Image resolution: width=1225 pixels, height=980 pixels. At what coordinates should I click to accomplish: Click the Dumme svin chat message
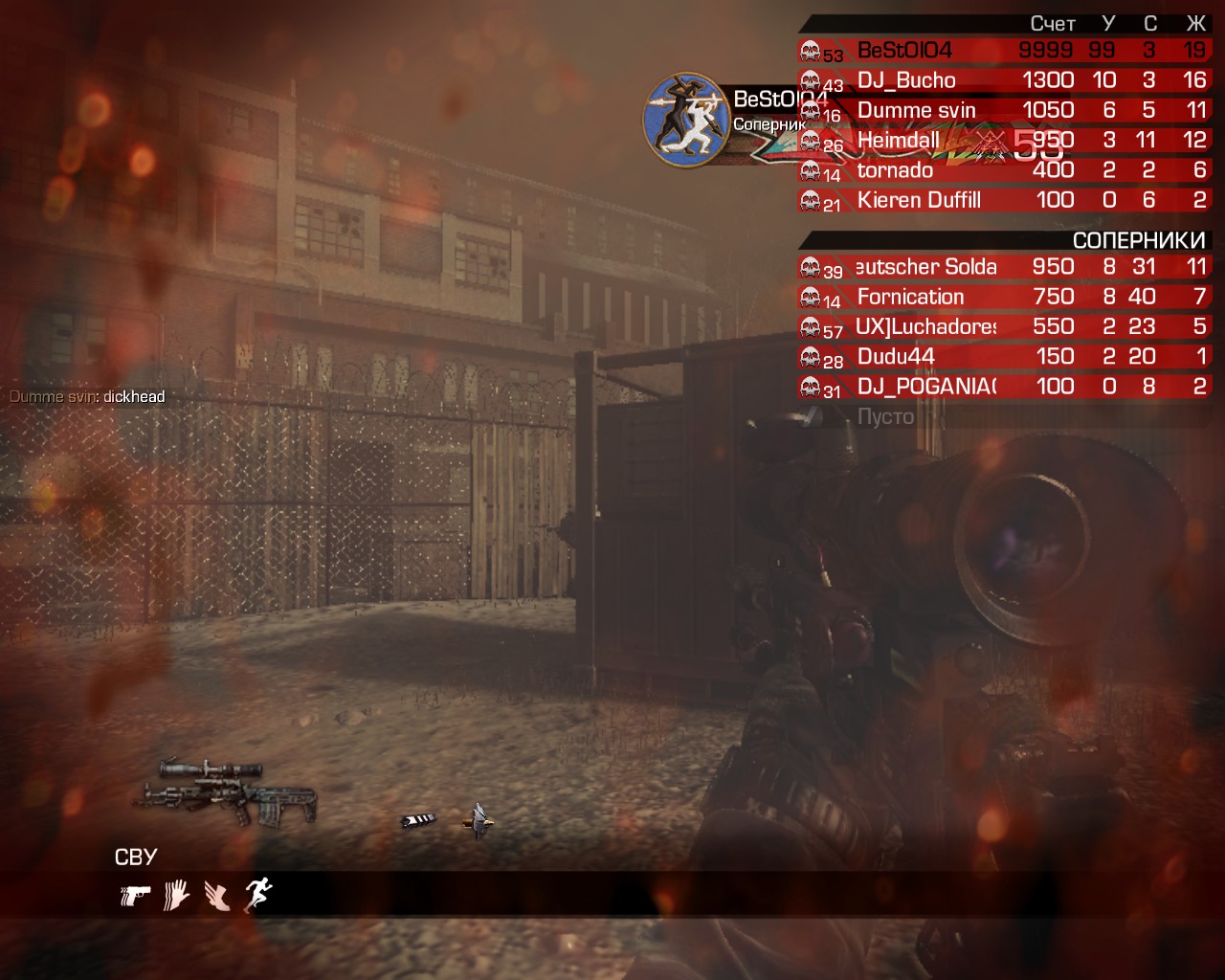click(87, 396)
